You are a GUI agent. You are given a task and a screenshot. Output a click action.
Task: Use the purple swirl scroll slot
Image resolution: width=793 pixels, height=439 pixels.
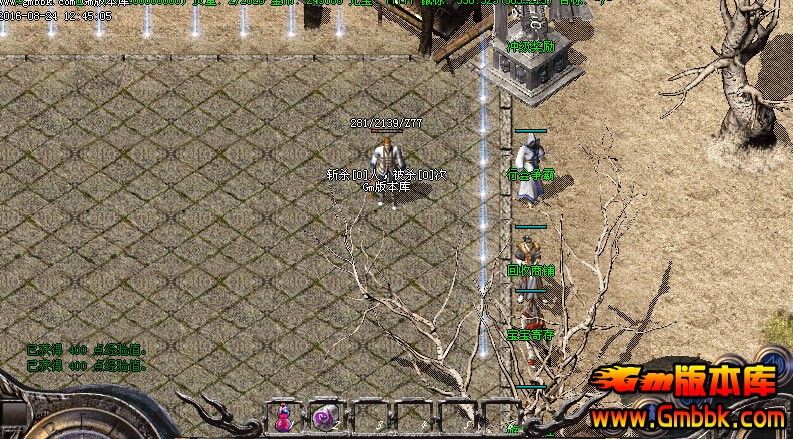[323, 418]
